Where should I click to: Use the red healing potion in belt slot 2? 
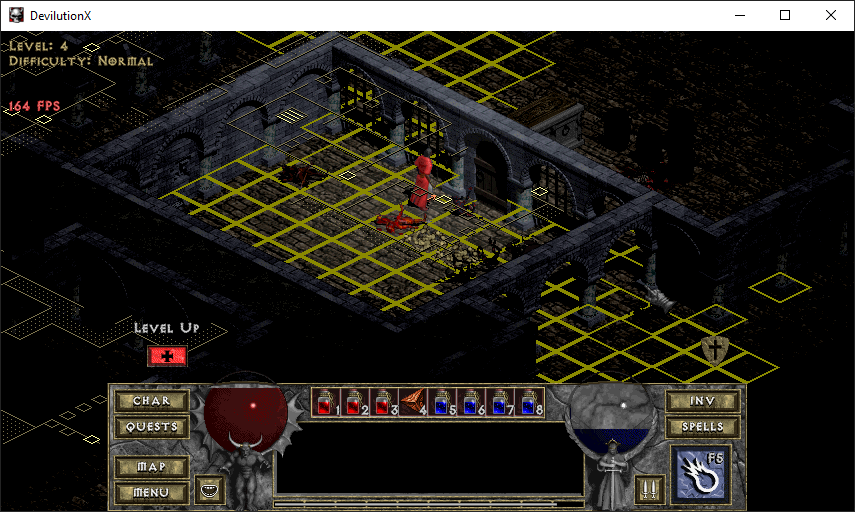point(354,402)
